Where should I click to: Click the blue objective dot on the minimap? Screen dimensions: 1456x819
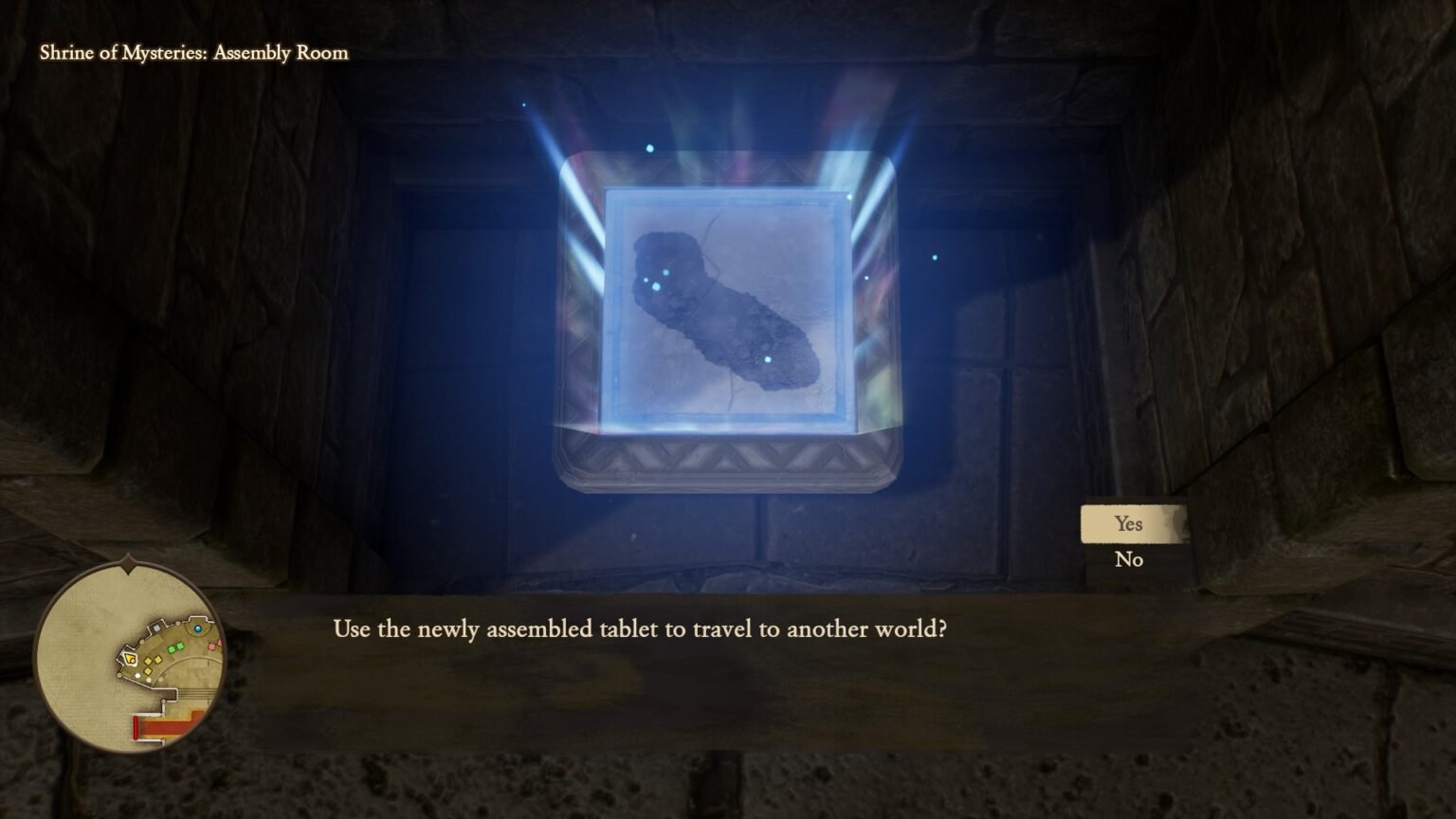pyautogui.click(x=197, y=628)
